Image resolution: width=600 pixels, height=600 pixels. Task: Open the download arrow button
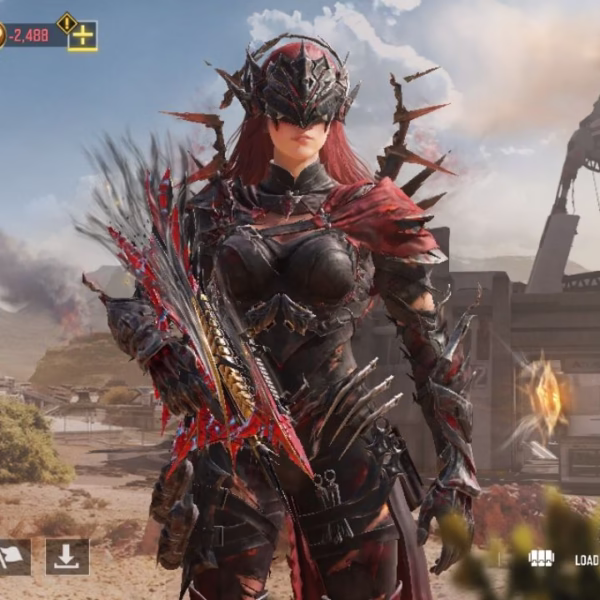[67, 557]
